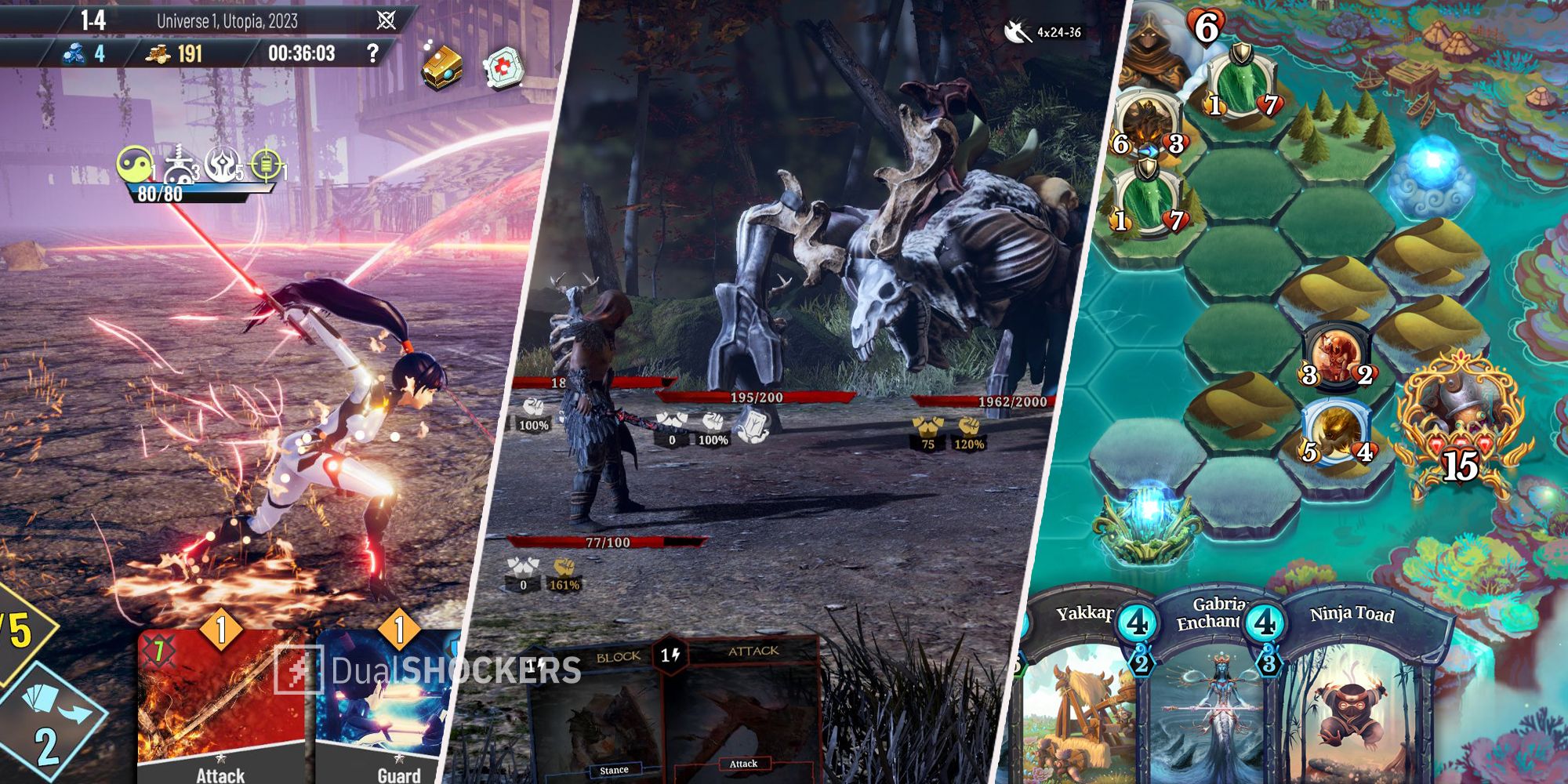This screenshot has height=784, width=1568.
Task: Click the gold coins icon showing 191
Action: click(x=159, y=53)
